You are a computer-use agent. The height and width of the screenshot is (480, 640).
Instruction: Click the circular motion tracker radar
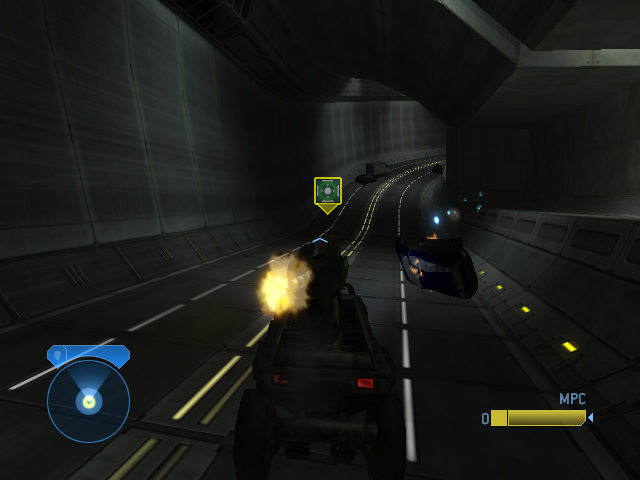[88, 401]
